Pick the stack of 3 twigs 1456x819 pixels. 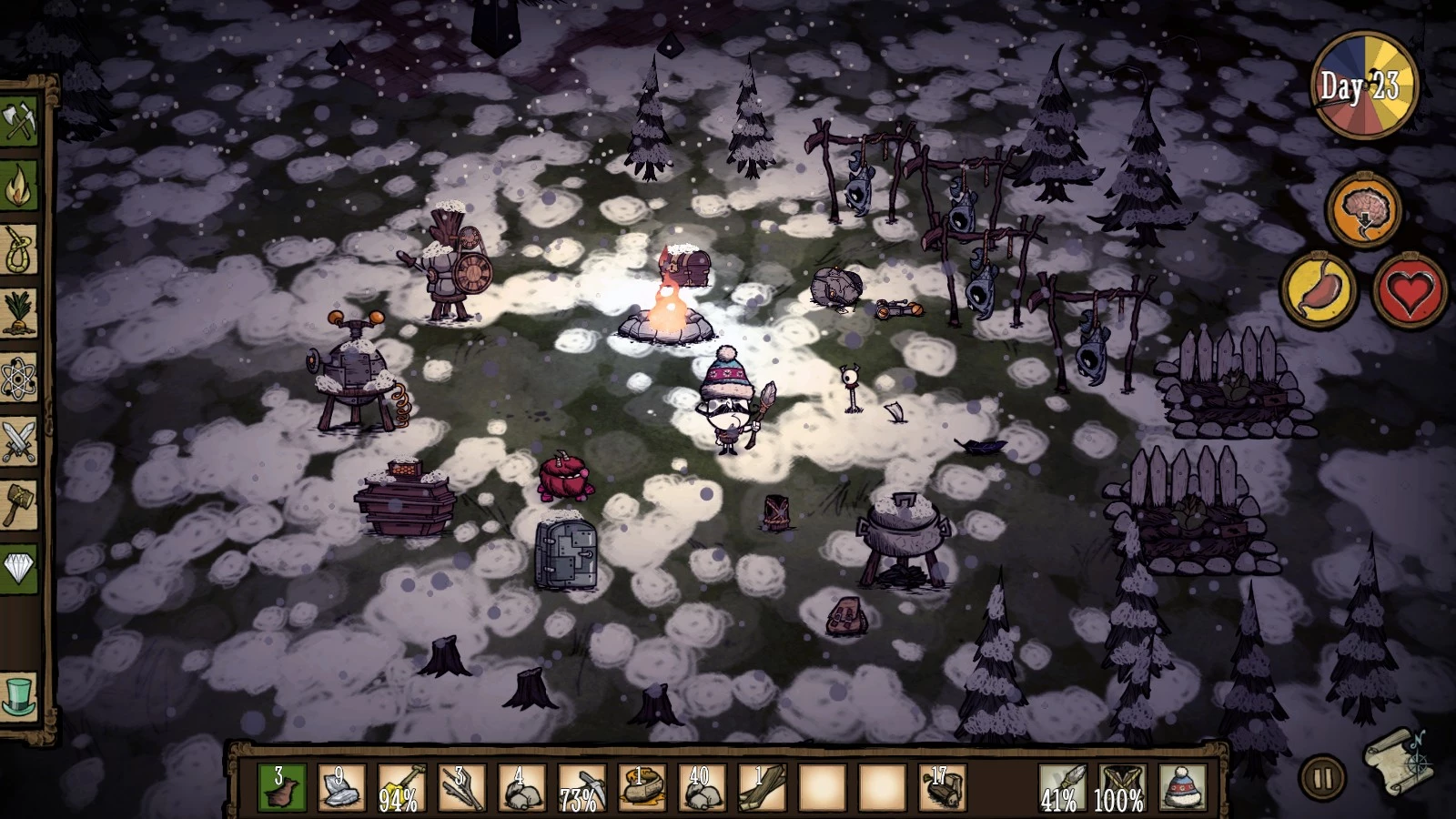click(x=461, y=787)
